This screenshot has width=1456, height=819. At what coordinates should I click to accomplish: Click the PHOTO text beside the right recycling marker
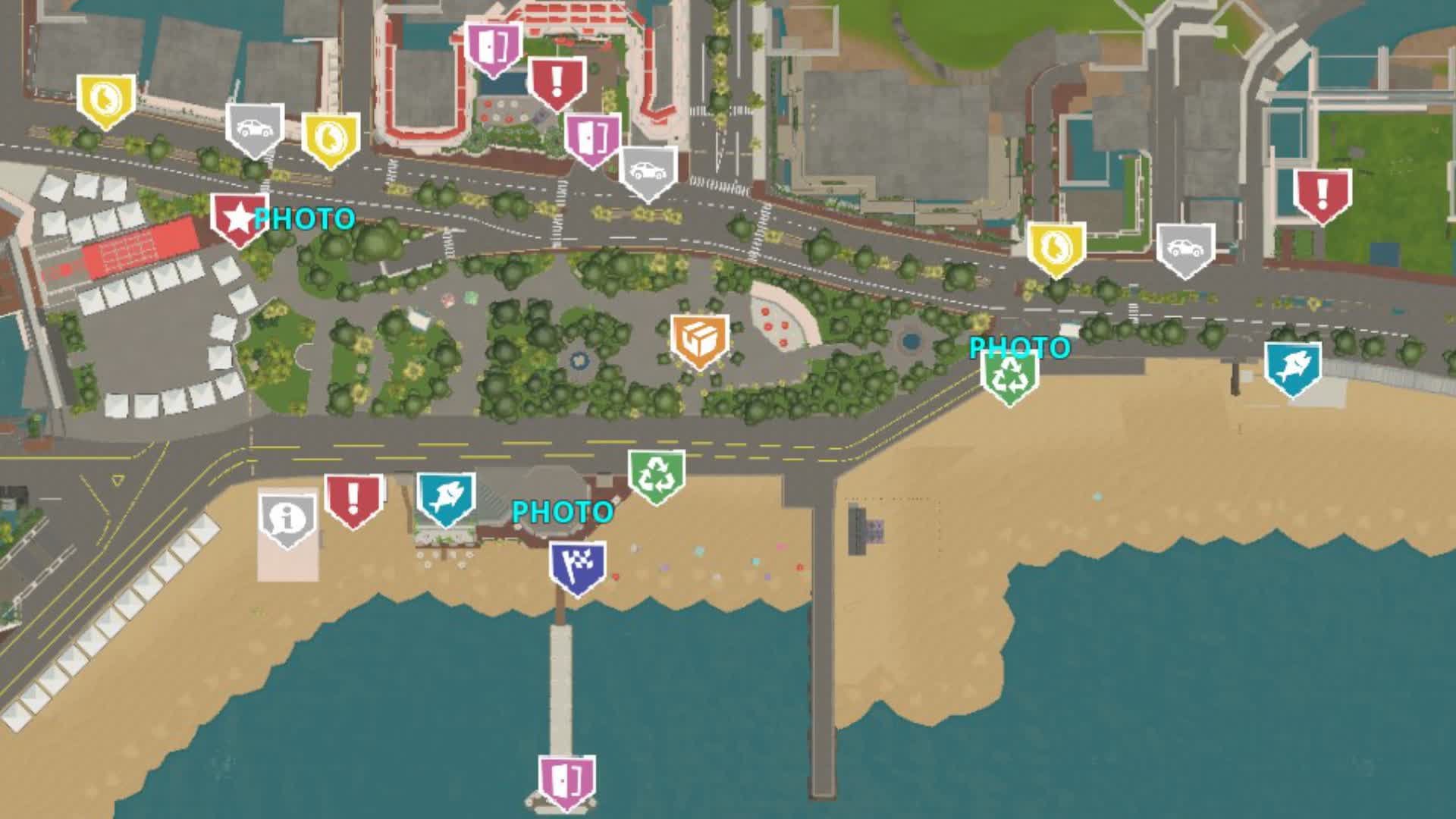tap(1018, 349)
